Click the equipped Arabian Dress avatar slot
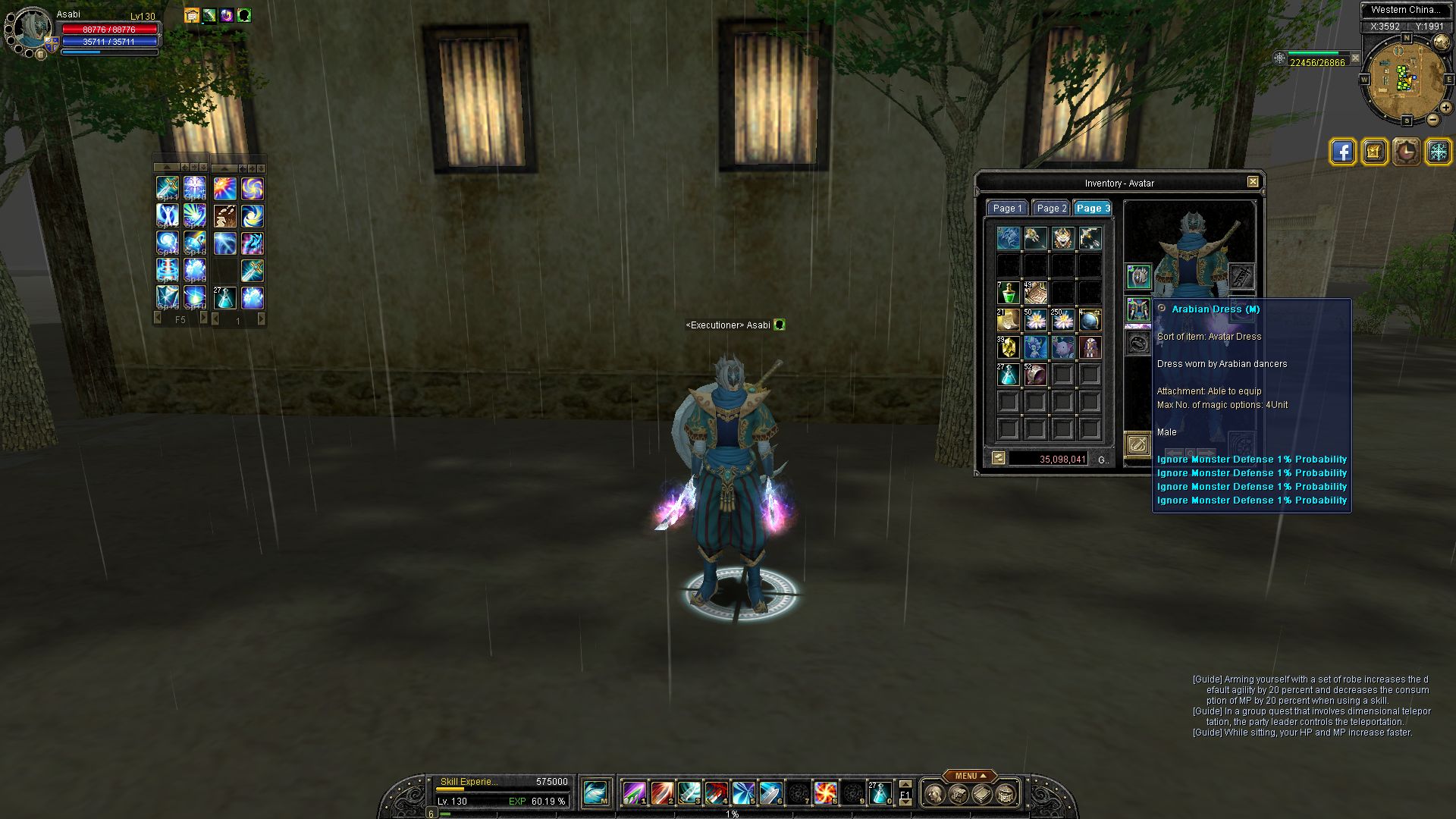This screenshot has height=819, width=1456. 1137,309
